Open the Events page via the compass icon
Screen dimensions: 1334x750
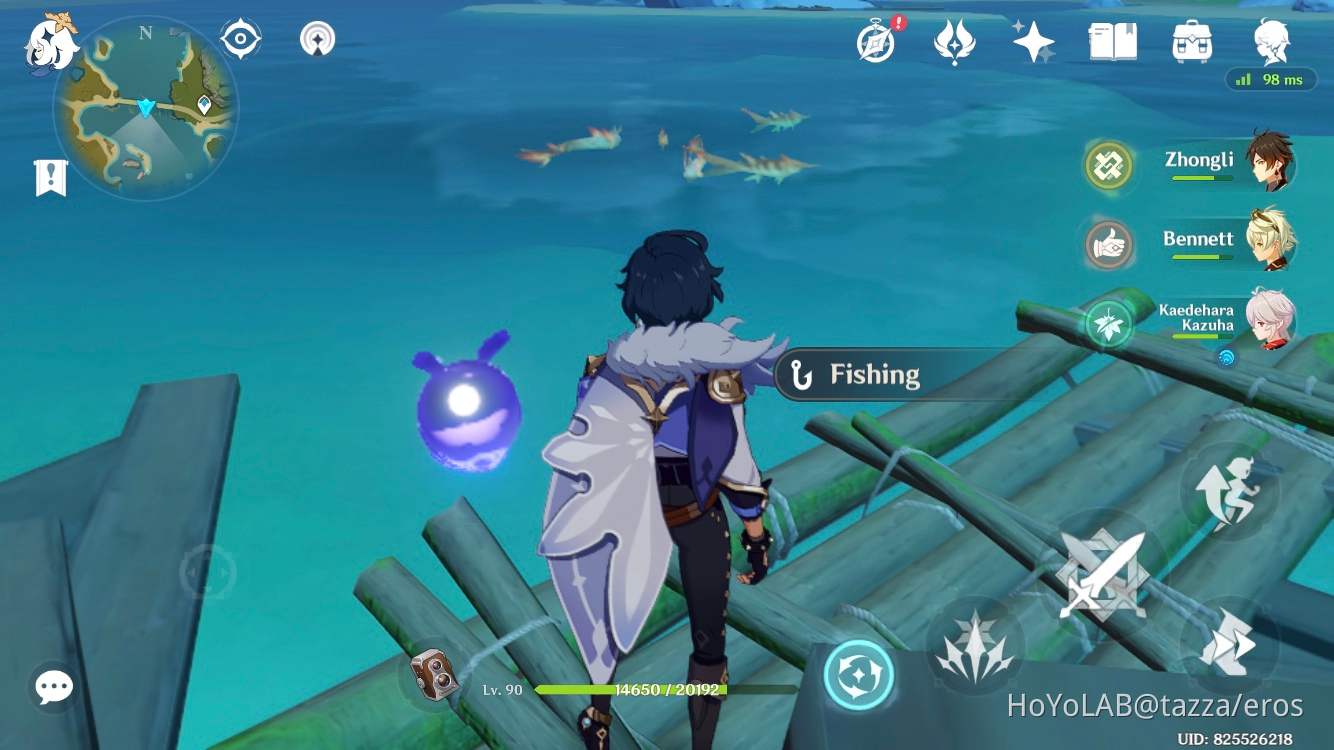873,42
